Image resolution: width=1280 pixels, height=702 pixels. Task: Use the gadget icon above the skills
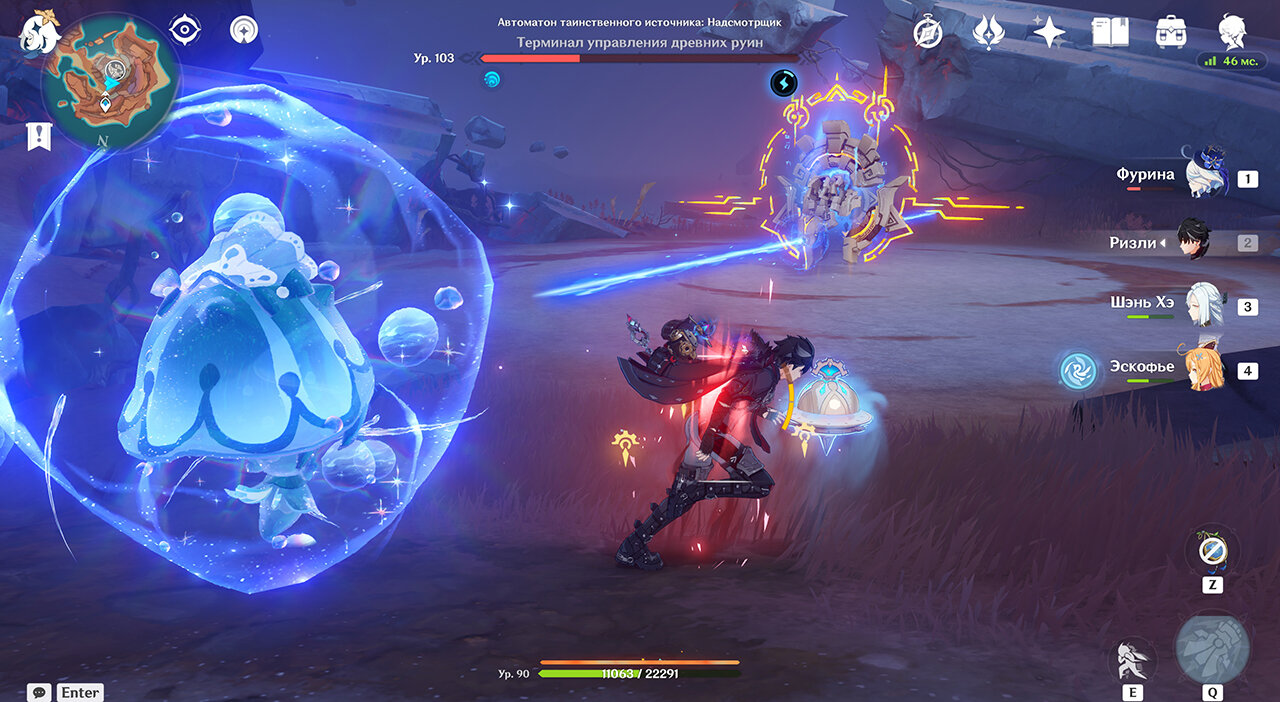click(x=1212, y=550)
